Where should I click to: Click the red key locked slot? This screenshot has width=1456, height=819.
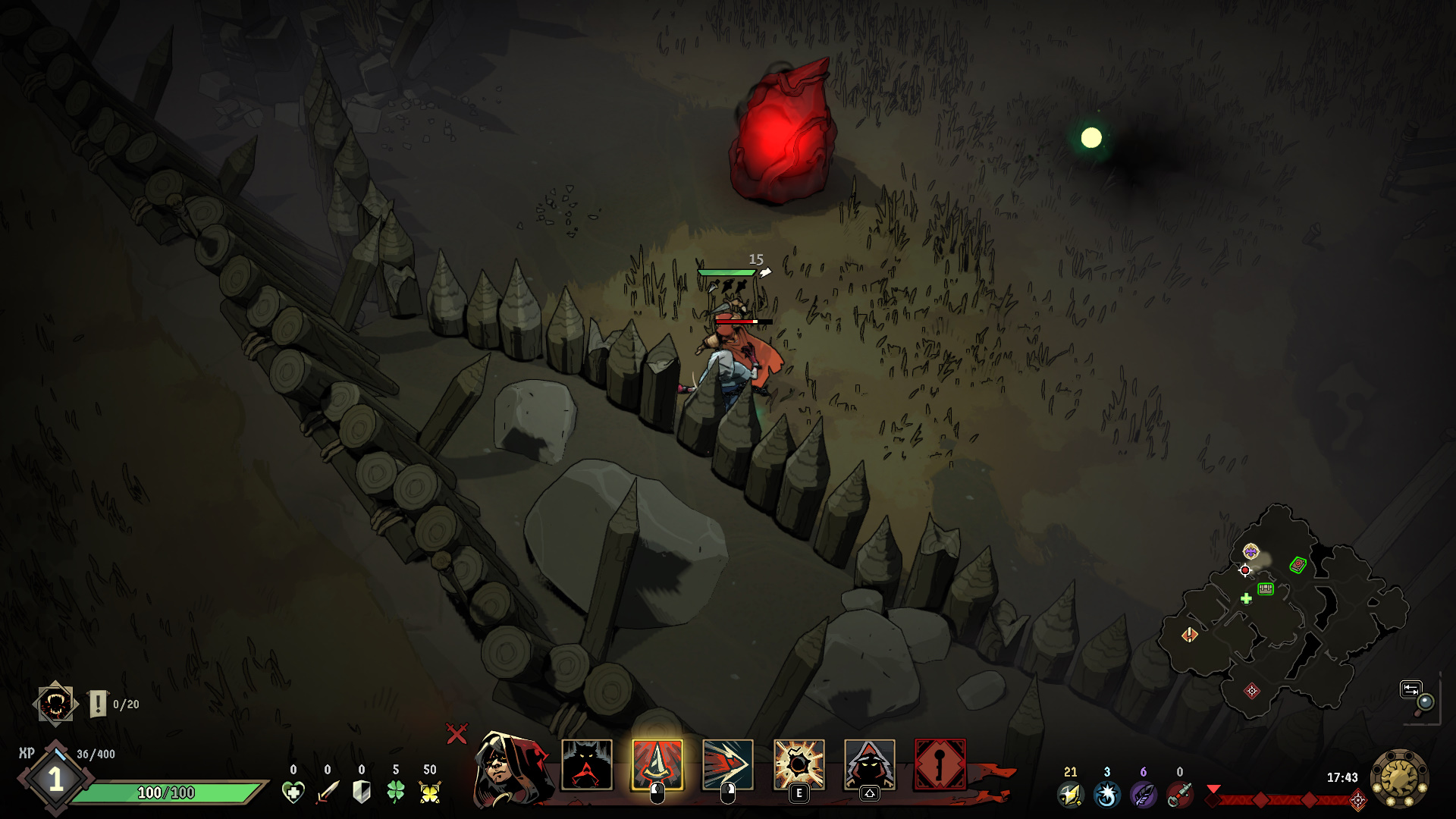pos(940,765)
